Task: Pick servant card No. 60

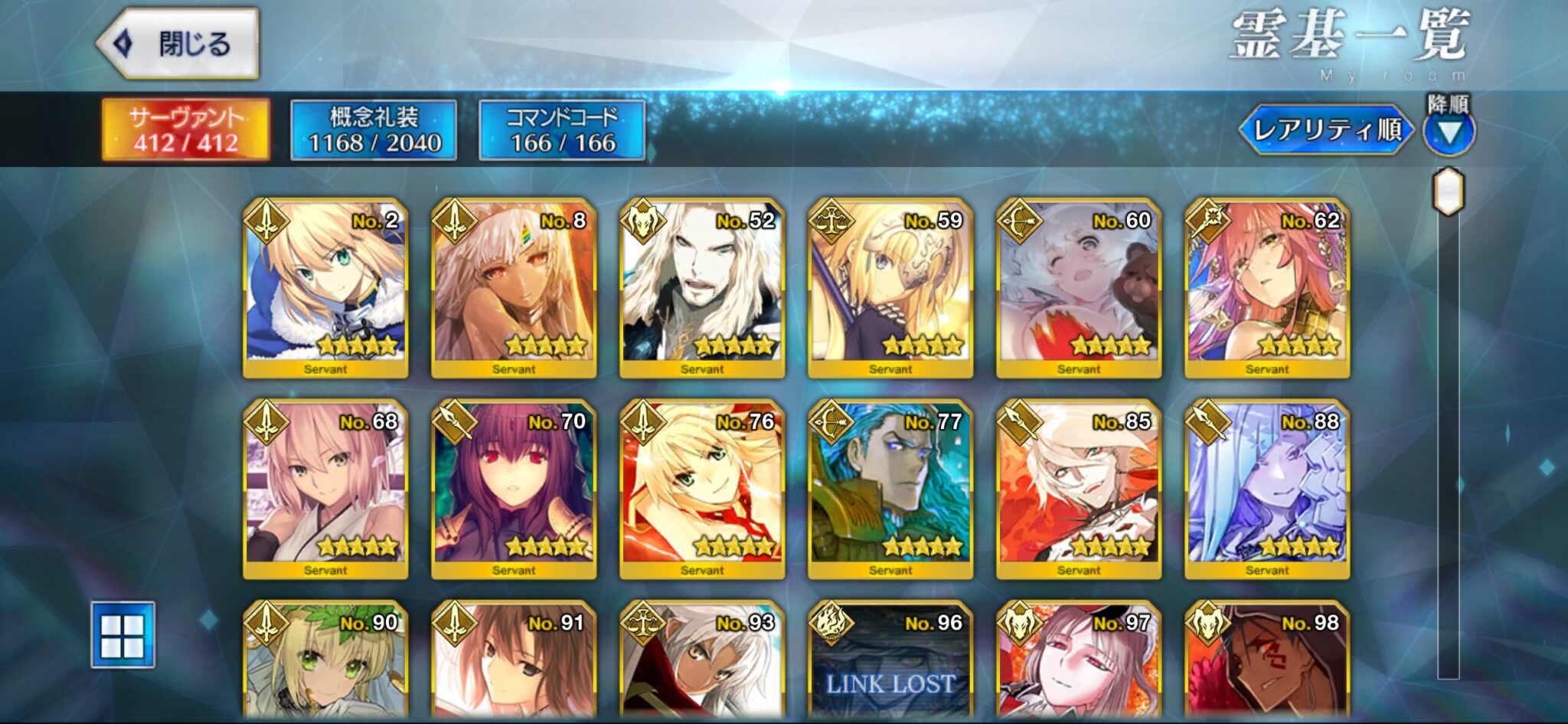Action: click(x=1079, y=287)
